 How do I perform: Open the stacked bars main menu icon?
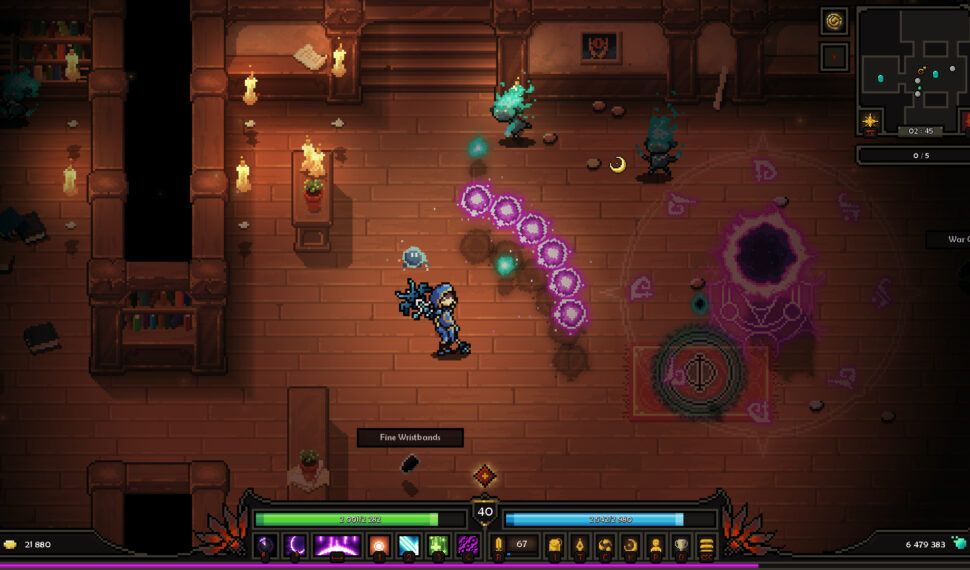pyautogui.click(x=706, y=545)
